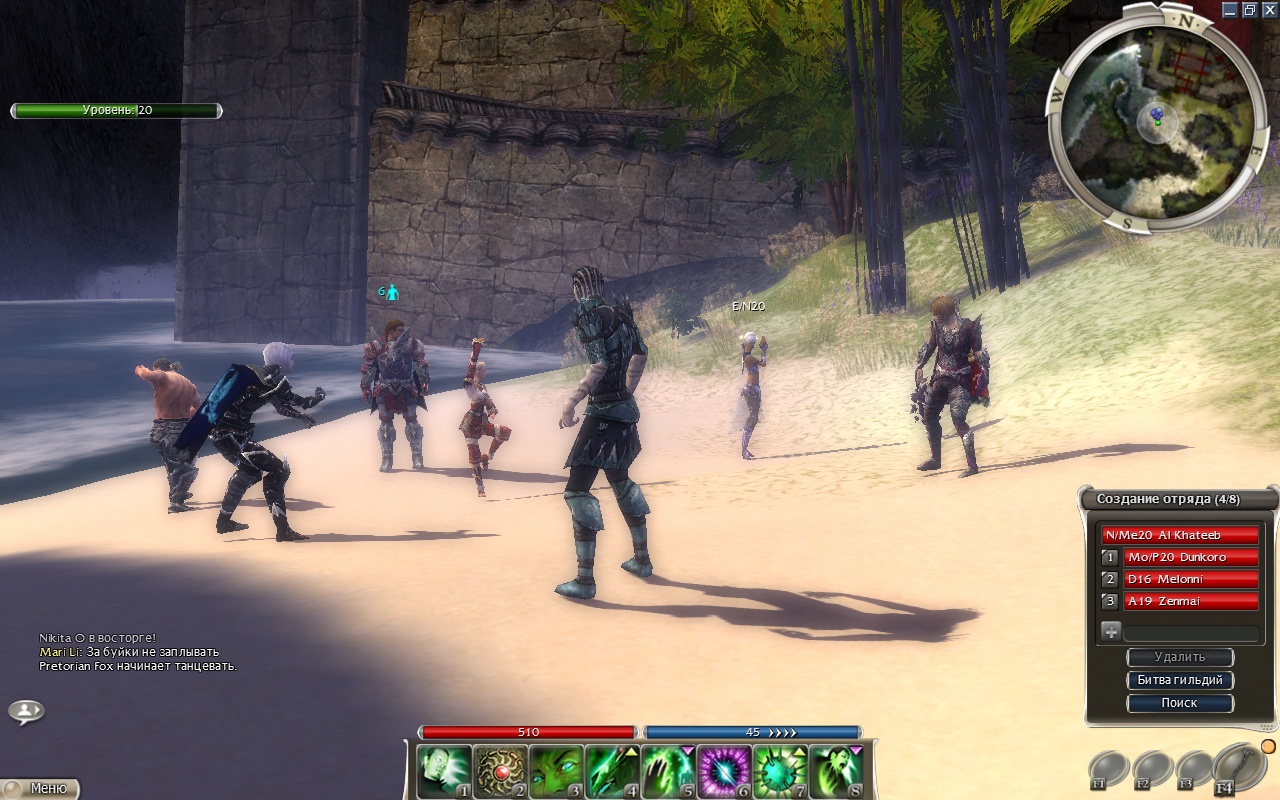Viewport: 1280px width, 800px height.
Task: Use the red-gem sun medallion skill
Action: [x=500, y=771]
